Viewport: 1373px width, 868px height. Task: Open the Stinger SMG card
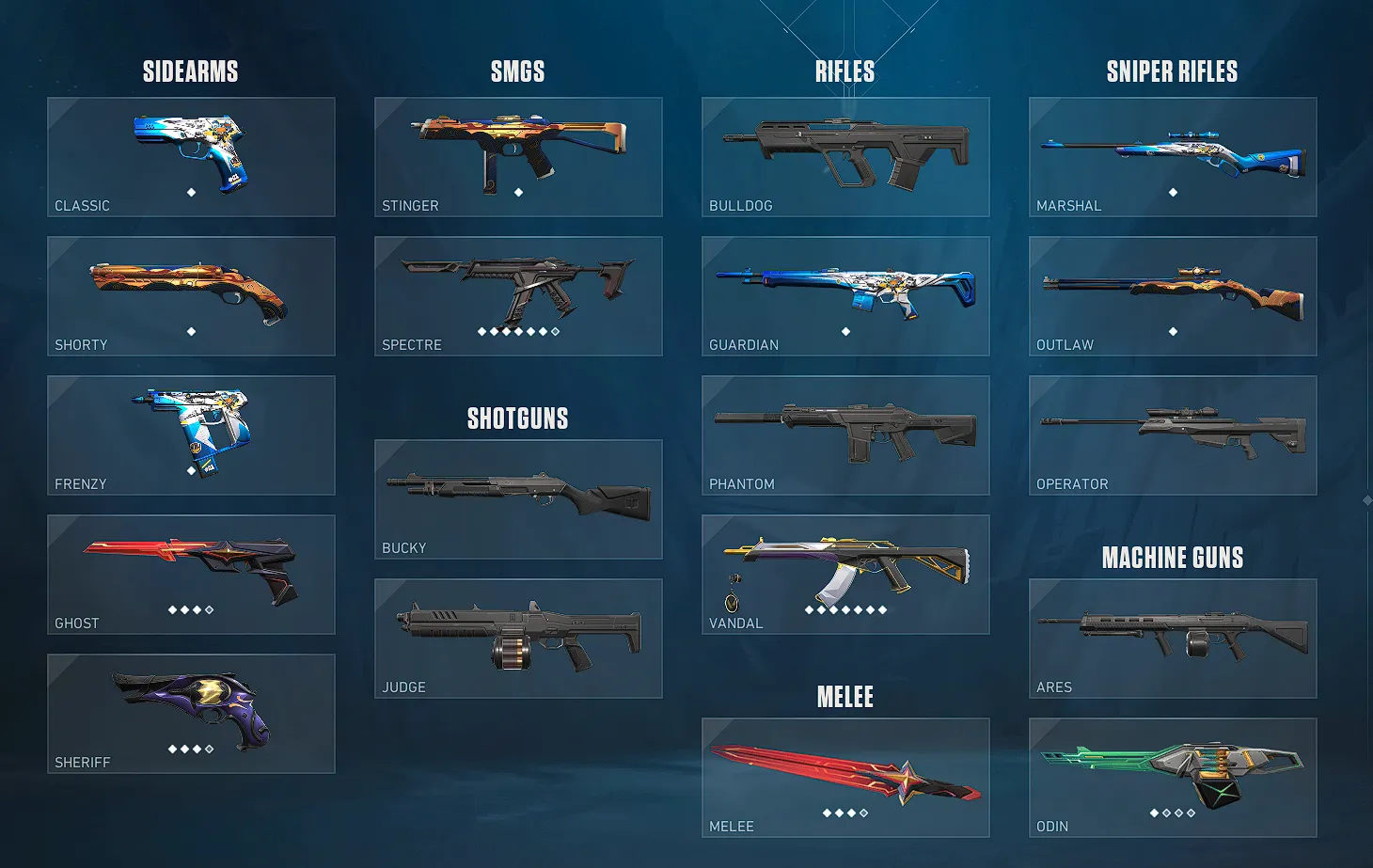coord(517,157)
